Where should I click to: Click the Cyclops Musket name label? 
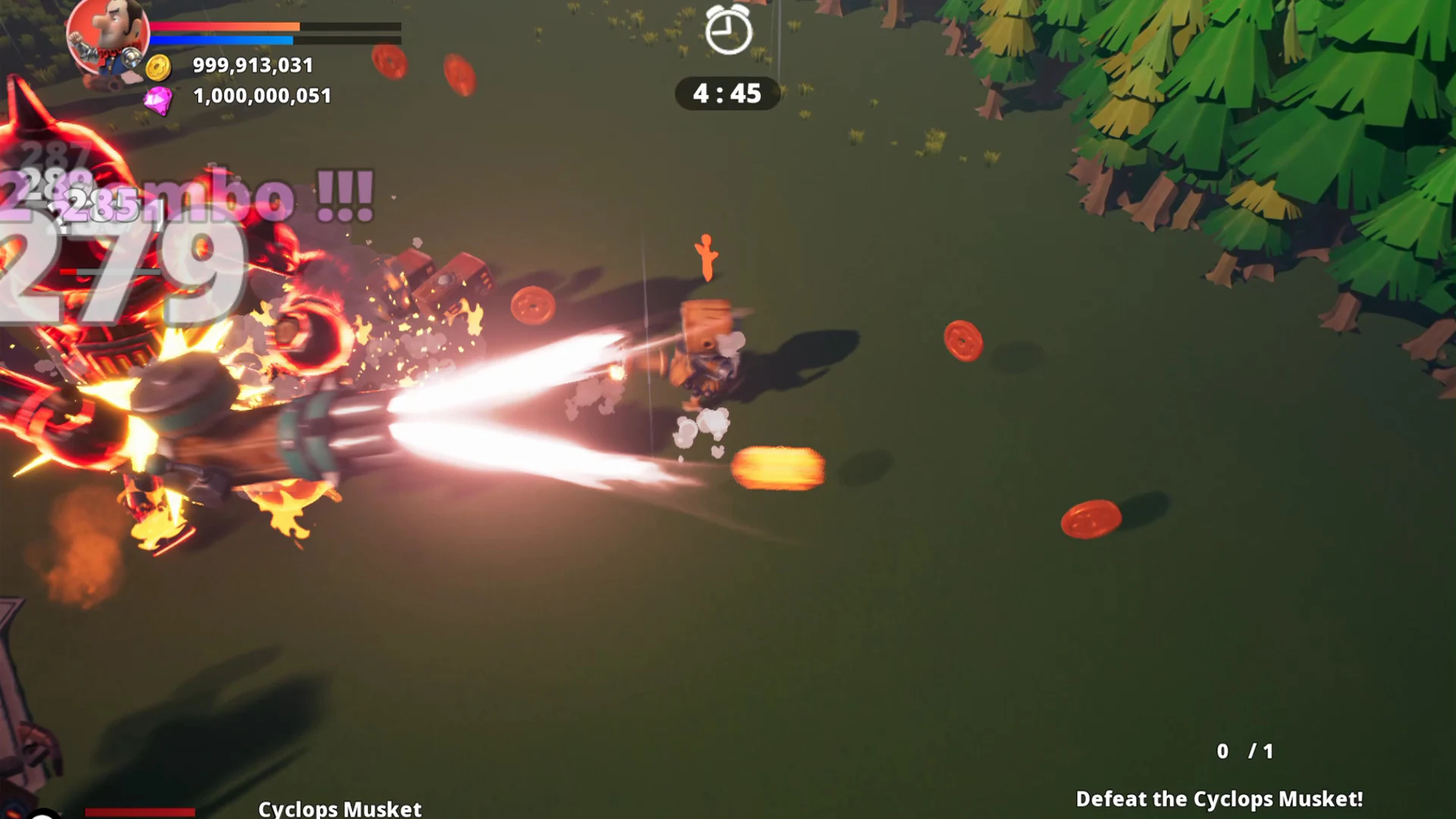point(340,808)
